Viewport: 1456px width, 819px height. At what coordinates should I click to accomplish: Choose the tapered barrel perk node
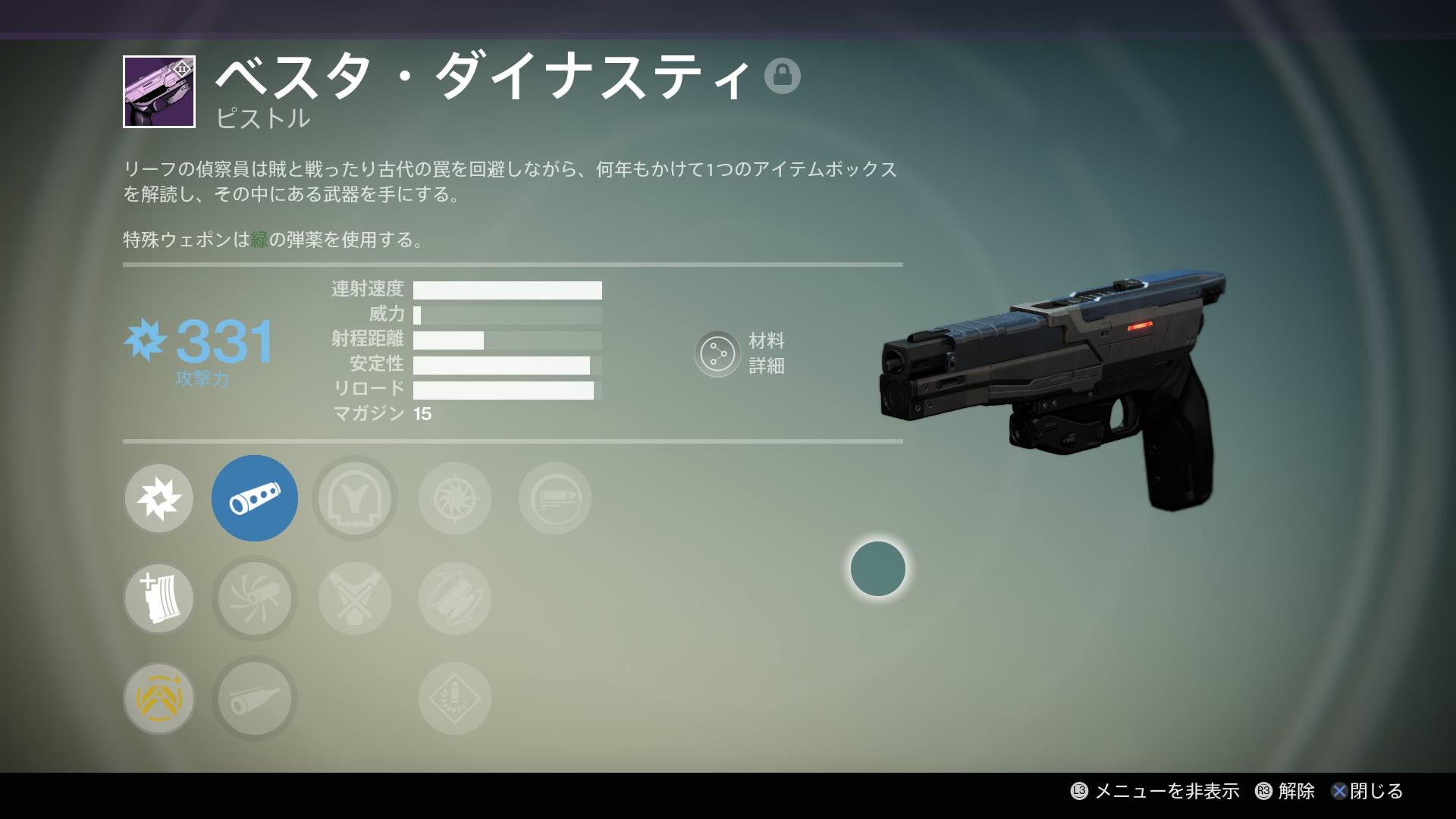pos(255,698)
